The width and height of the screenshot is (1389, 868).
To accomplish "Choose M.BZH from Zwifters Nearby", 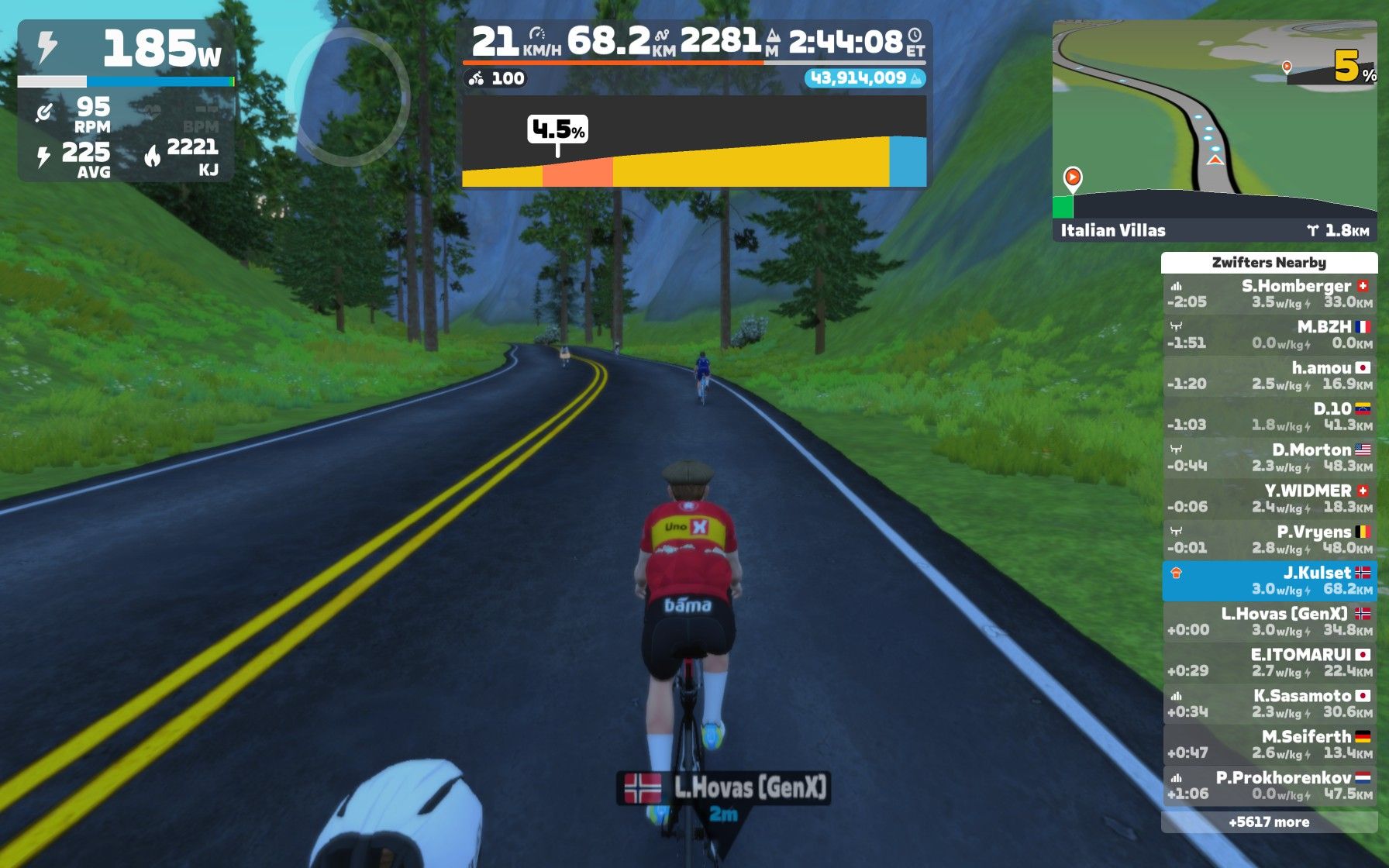I will coord(1269,335).
